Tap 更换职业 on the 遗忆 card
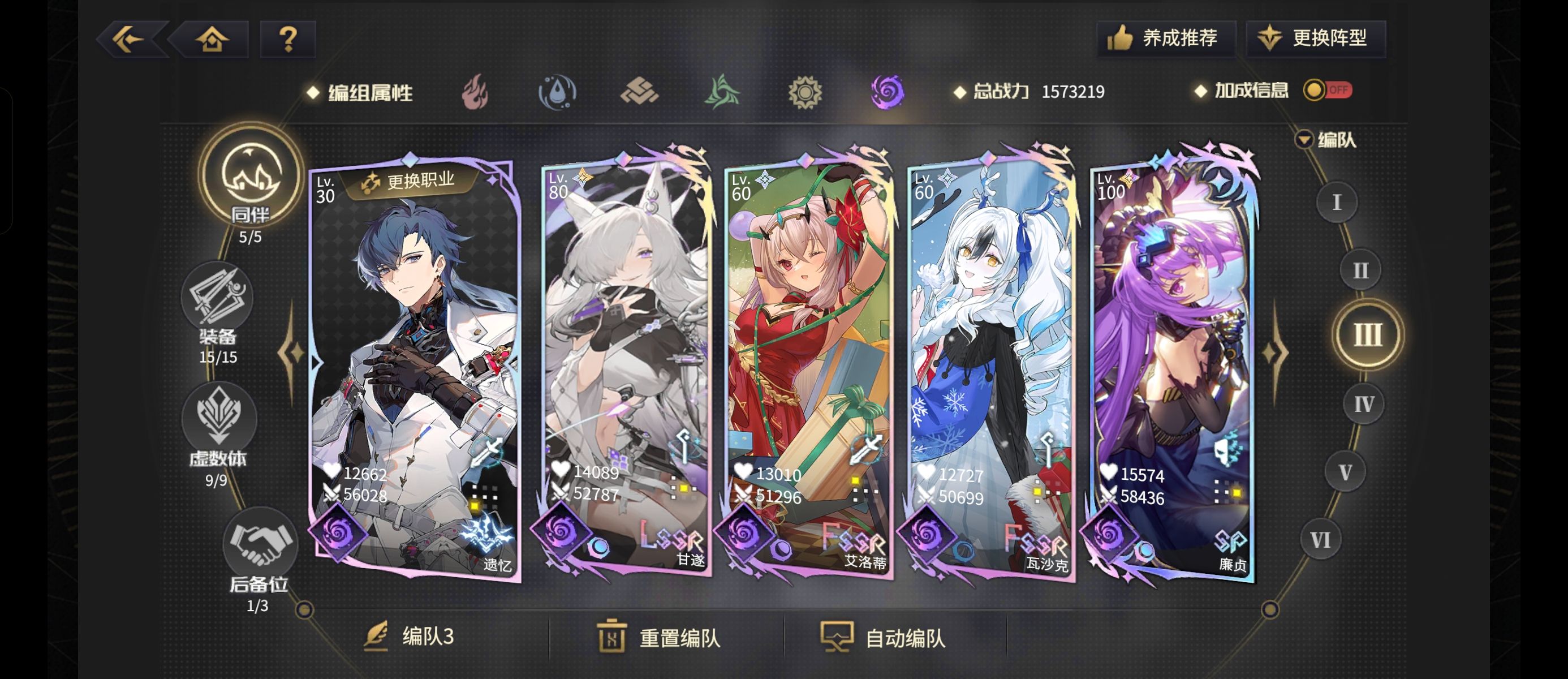 coord(409,181)
